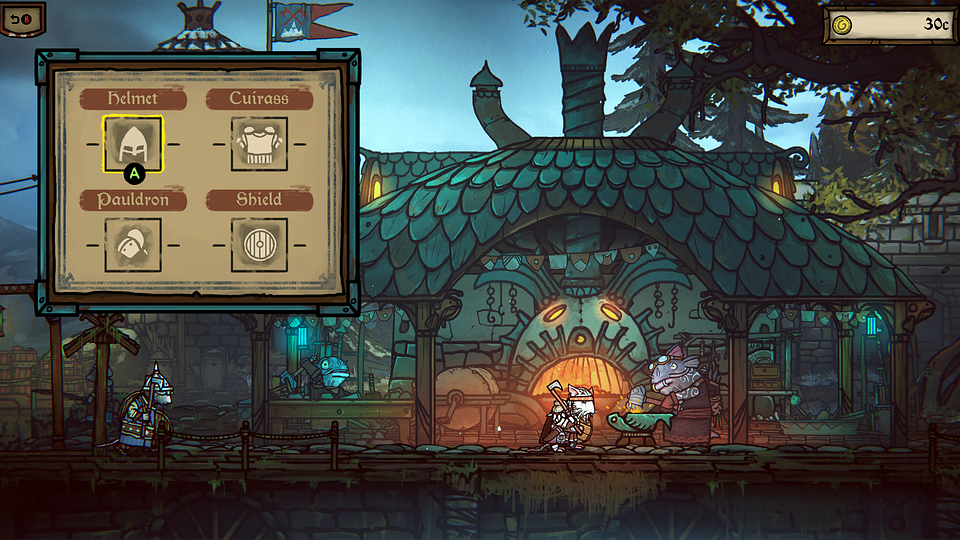
Task: Select the Helmet armor slot
Action: point(133,144)
